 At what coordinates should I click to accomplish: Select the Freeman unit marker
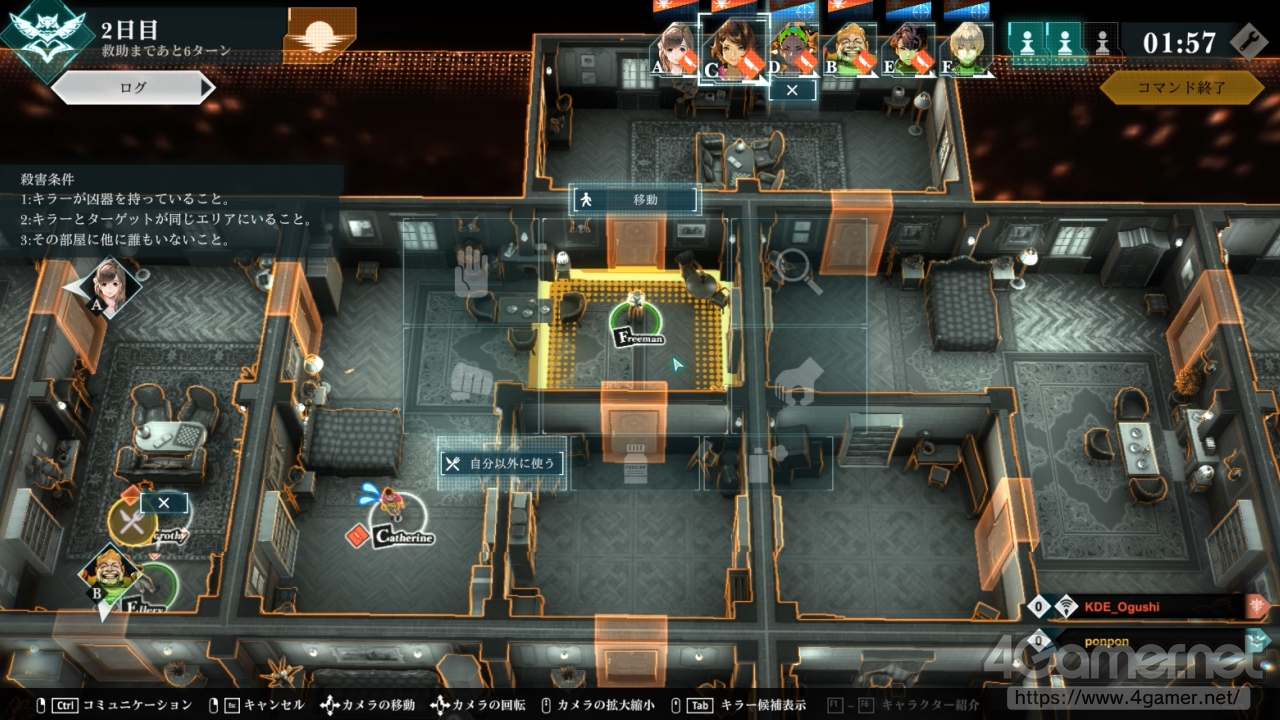[x=637, y=322]
